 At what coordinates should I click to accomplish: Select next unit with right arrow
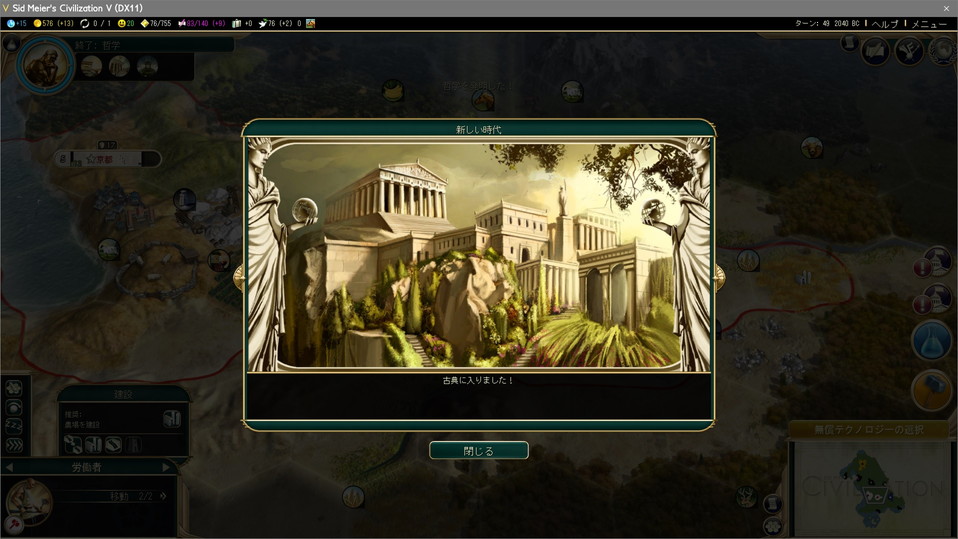coord(167,467)
